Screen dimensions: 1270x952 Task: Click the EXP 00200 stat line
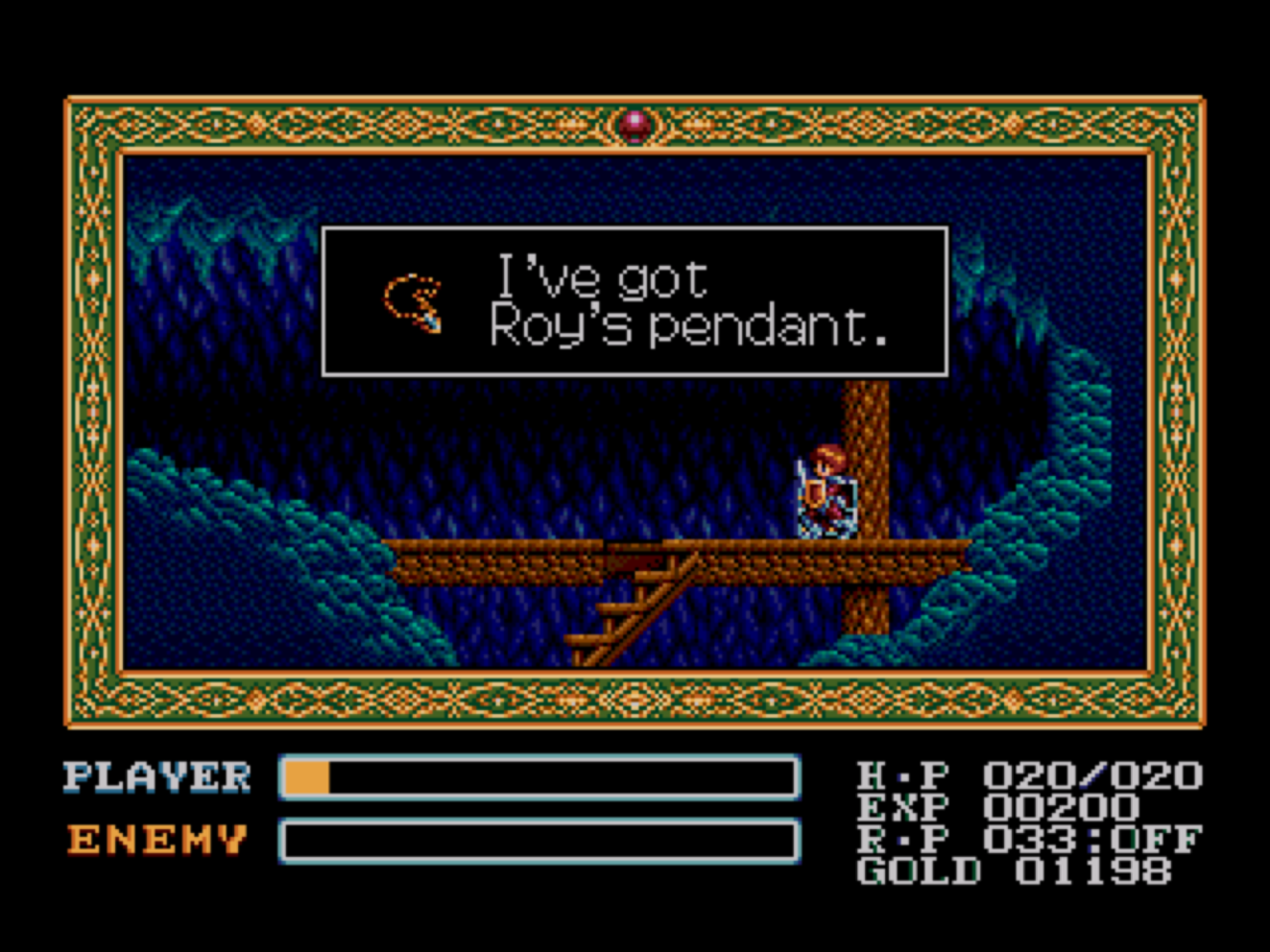click(x=992, y=806)
